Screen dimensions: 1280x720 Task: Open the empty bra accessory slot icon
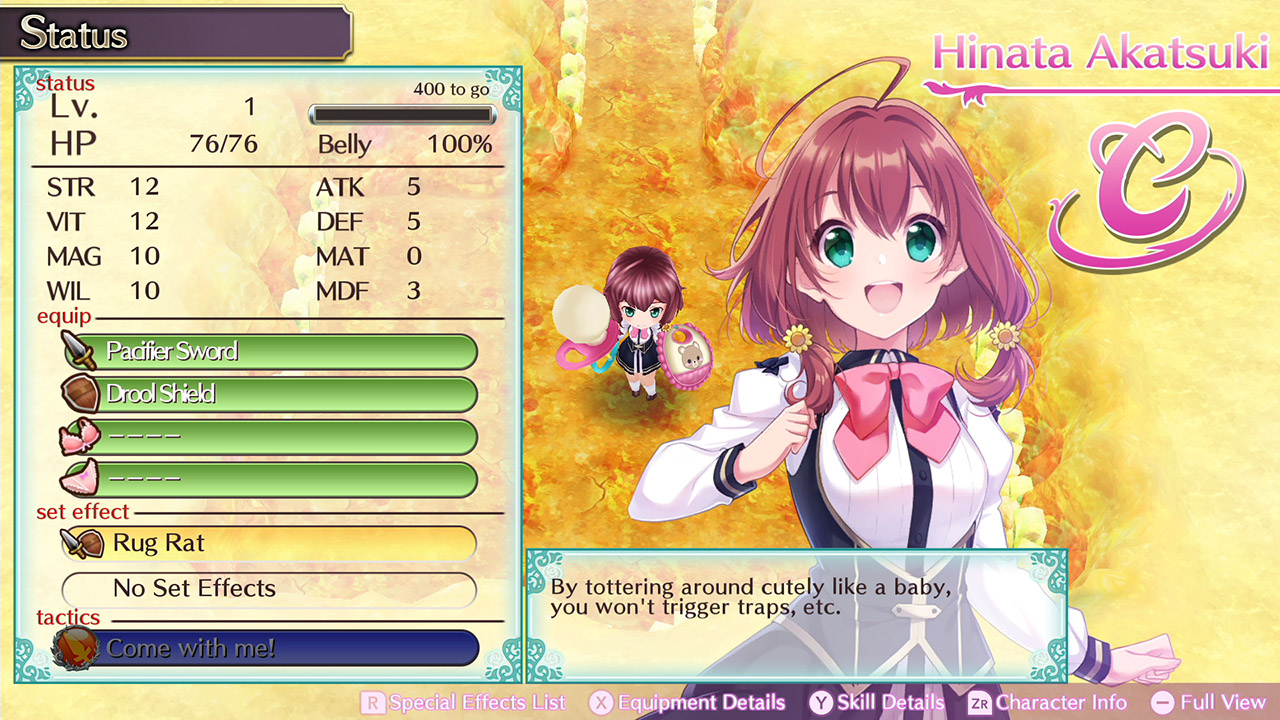[80, 436]
